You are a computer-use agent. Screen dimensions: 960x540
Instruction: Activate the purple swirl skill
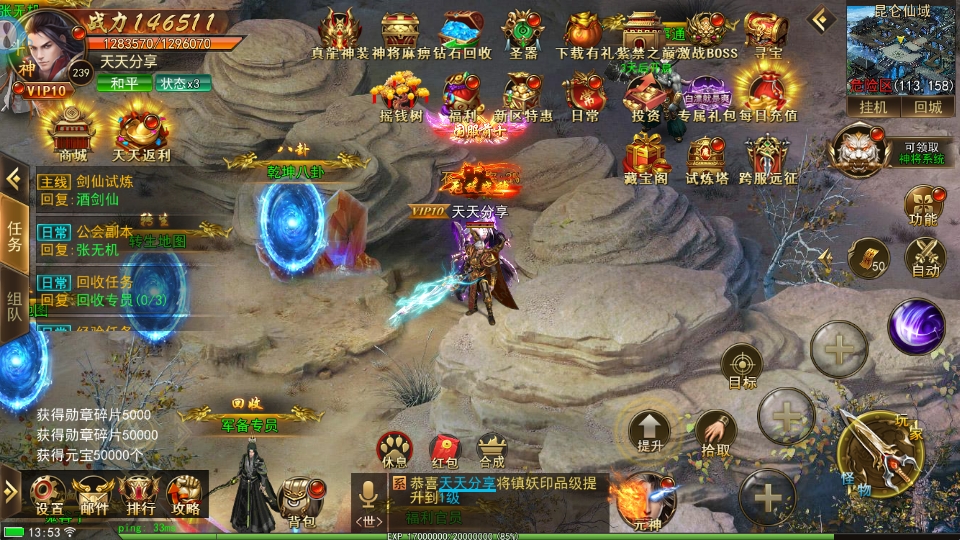click(916, 326)
